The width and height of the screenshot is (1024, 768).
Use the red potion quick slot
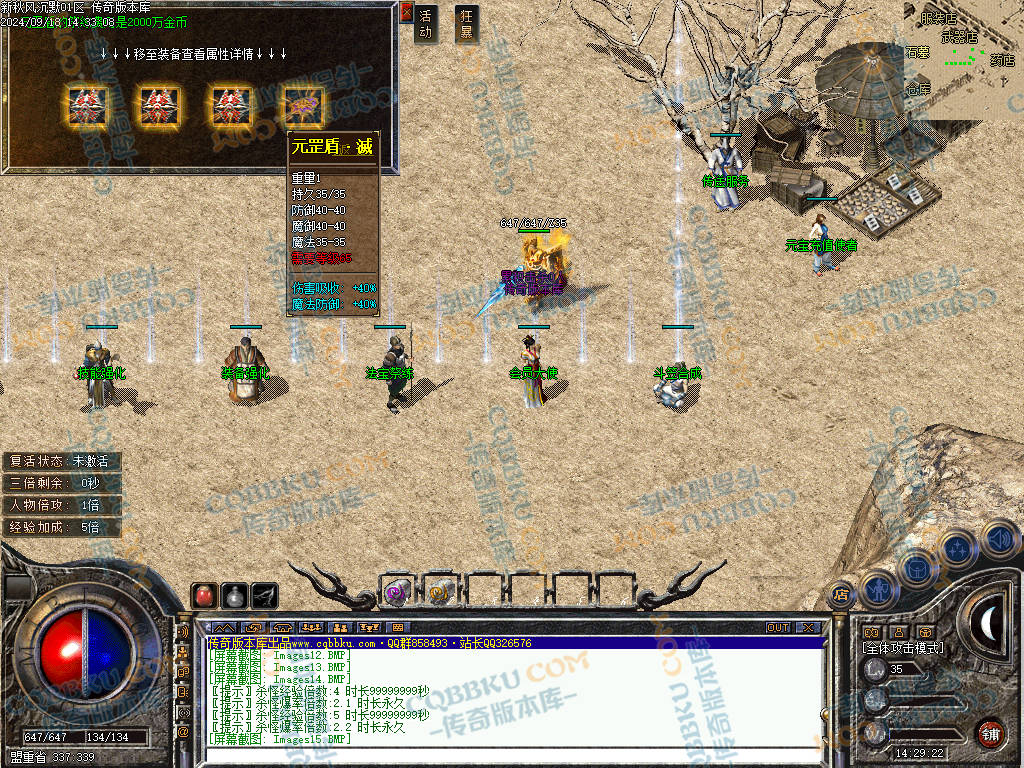point(204,595)
